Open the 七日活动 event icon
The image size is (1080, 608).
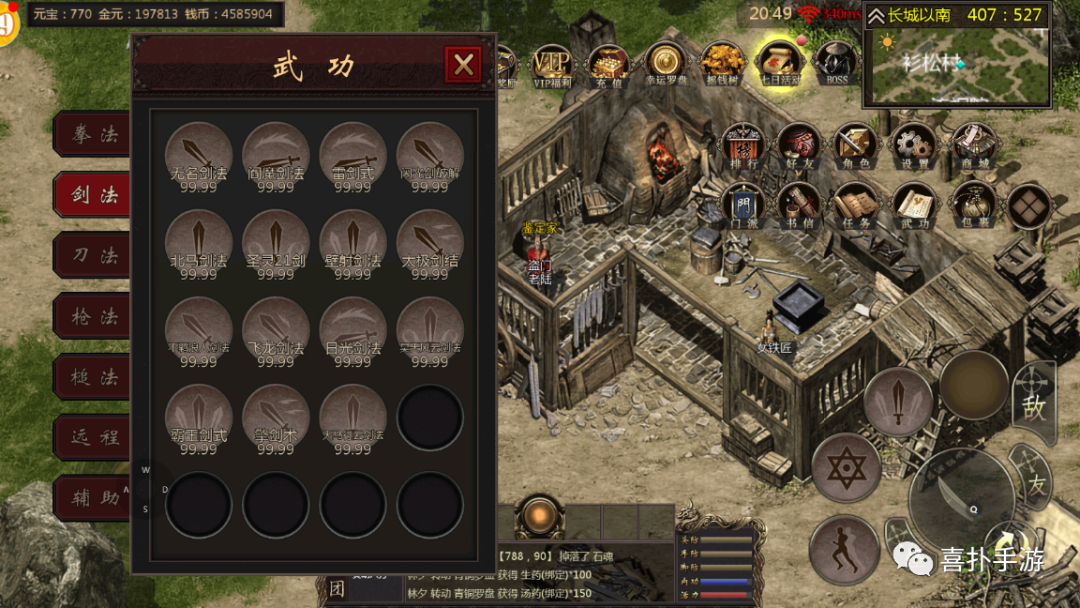point(778,65)
